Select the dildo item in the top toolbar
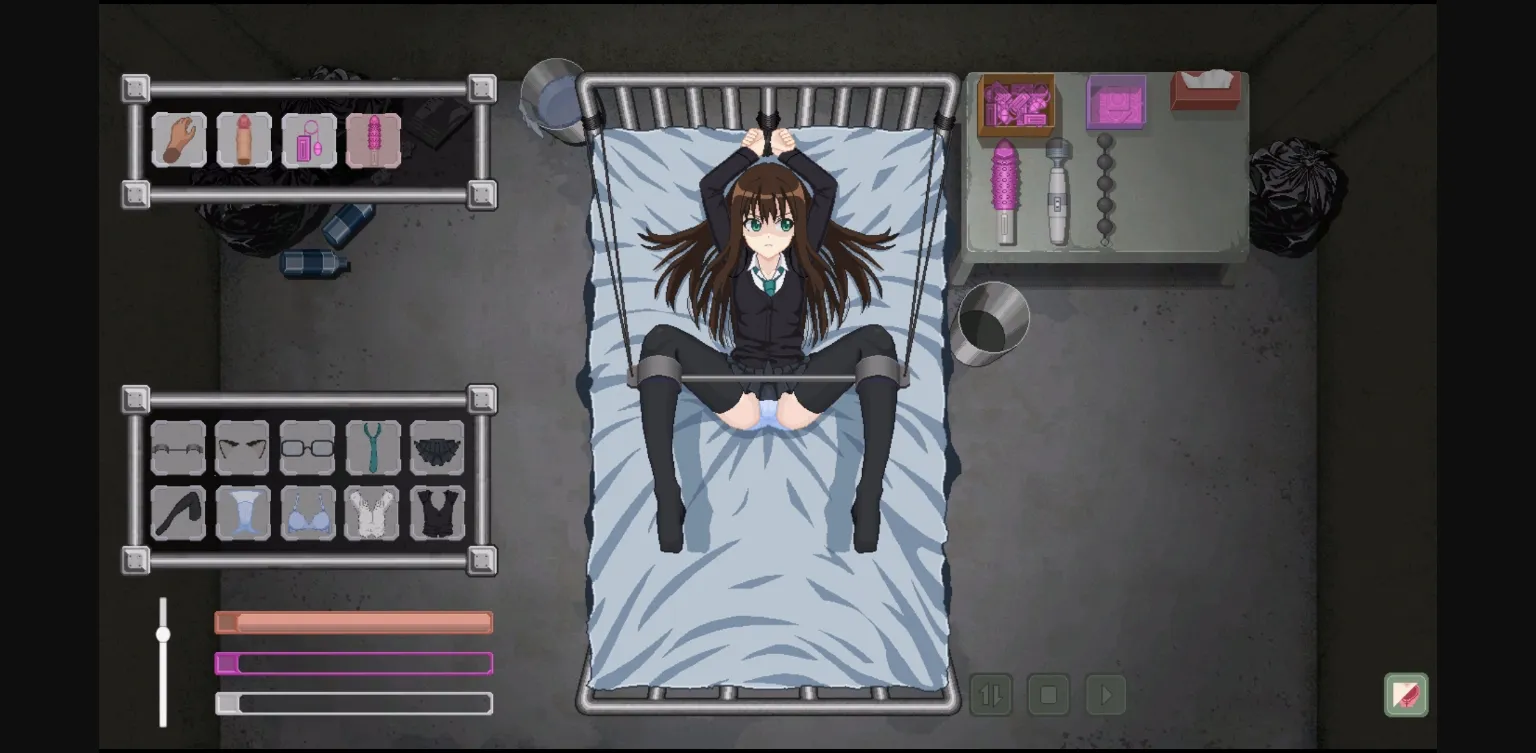Viewport: 1536px width, 753px height. [243, 140]
